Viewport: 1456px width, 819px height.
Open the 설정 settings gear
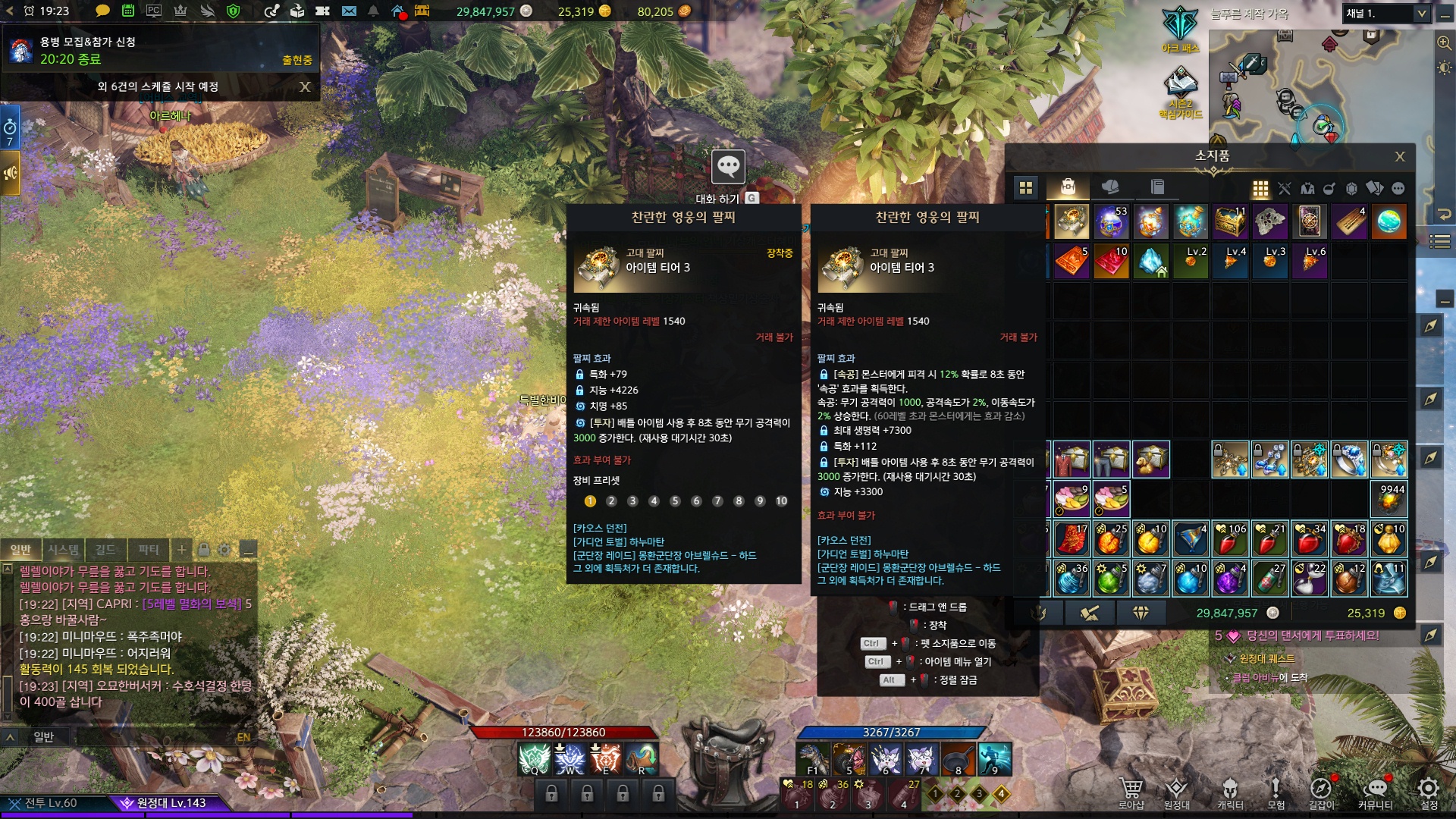point(1429,792)
